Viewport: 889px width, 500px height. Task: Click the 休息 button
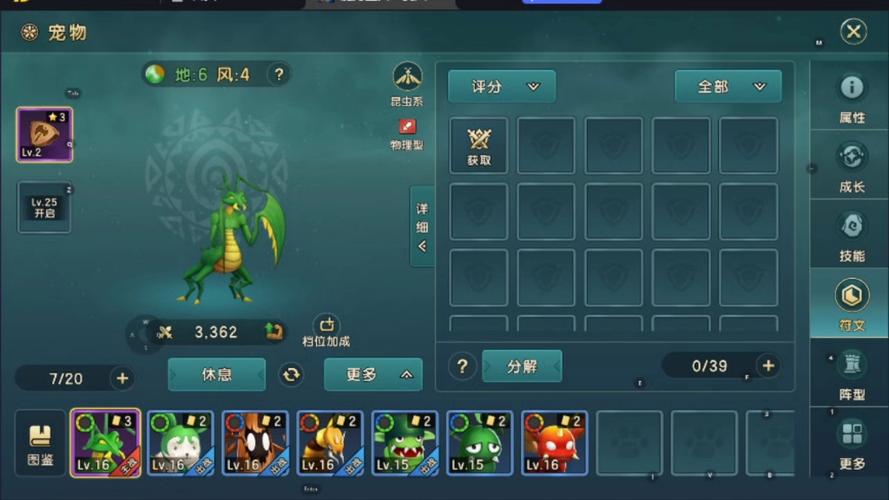pos(217,375)
